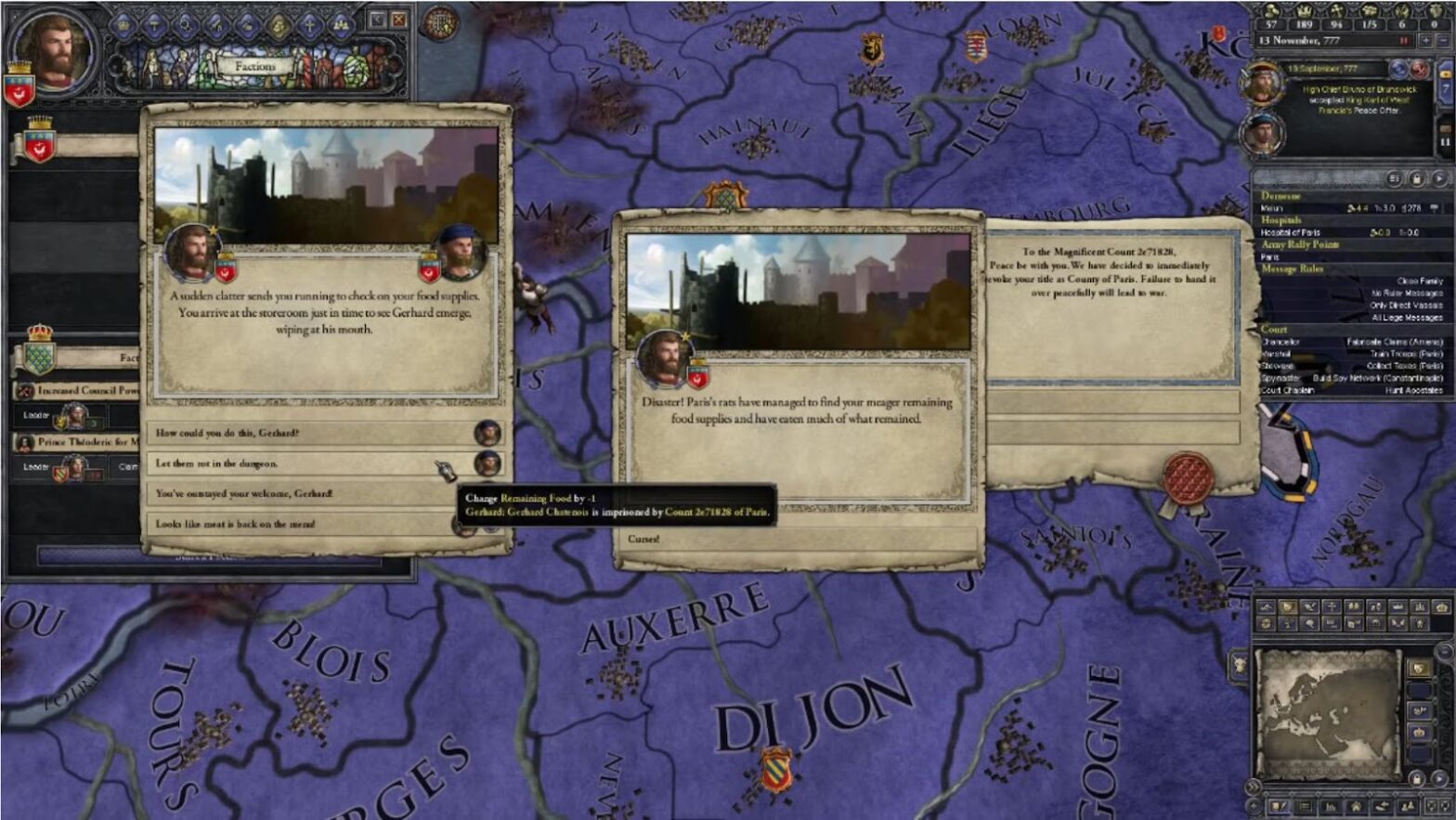Click the Chancellor Fabricate Claims row
The image size is (1456, 820).
[1351, 343]
